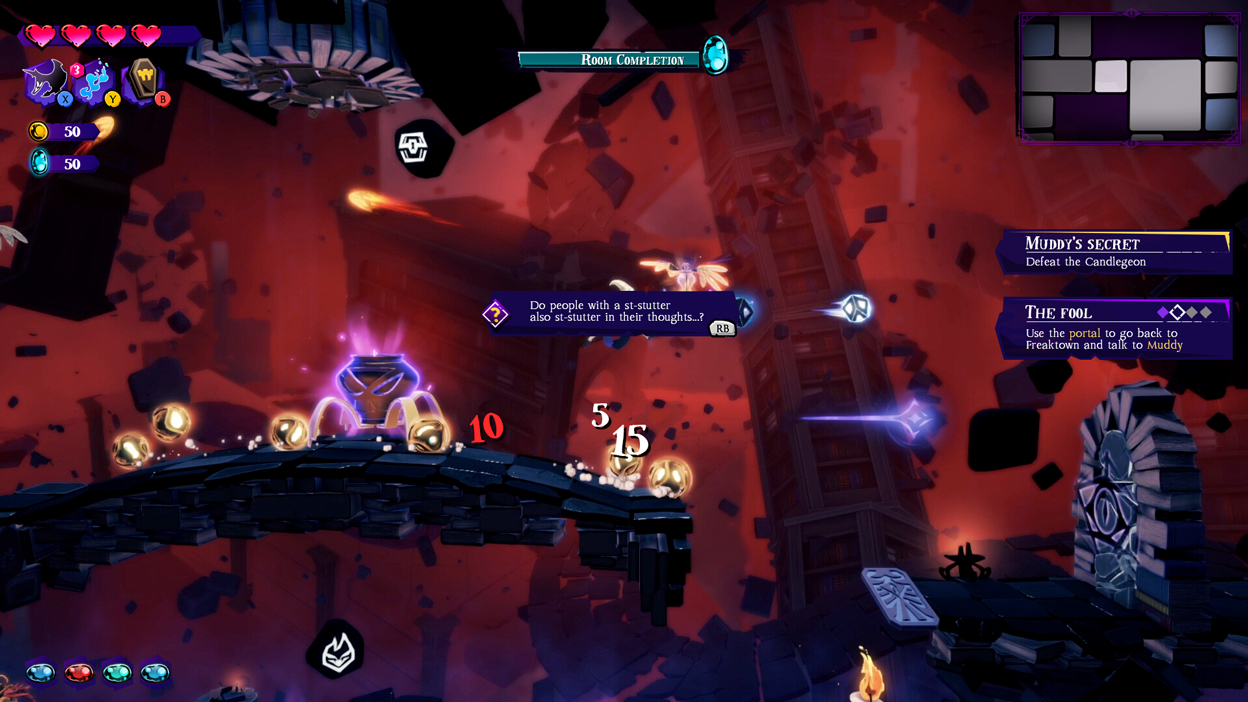Activate the scythe attack ability icon
Screen dimensions: 1248x702
46,80
